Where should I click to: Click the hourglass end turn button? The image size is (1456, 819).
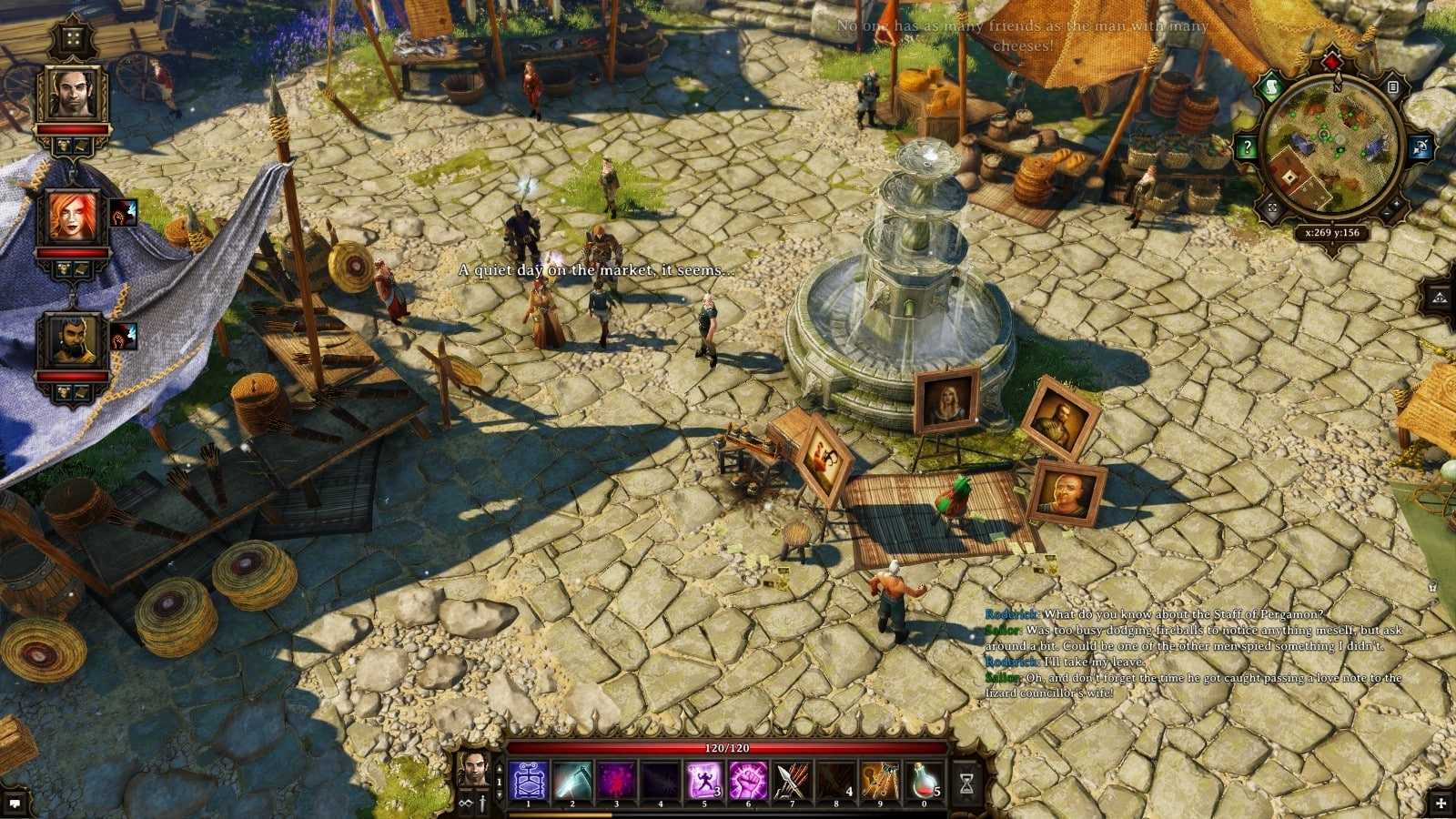966,782
